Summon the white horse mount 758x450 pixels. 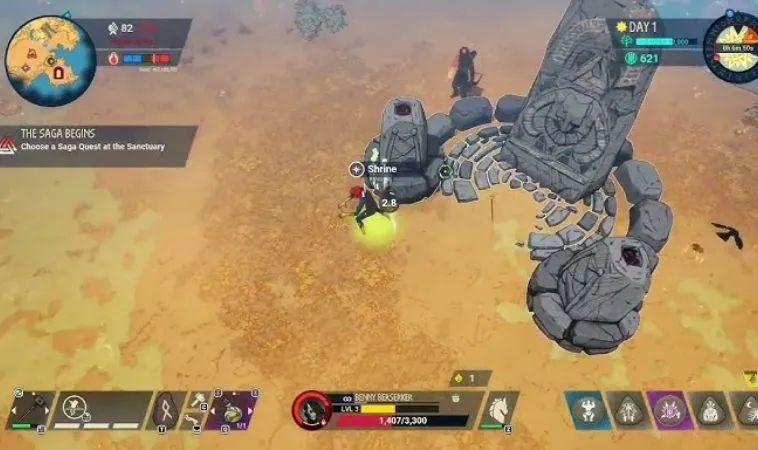click(x=497, y=408)
